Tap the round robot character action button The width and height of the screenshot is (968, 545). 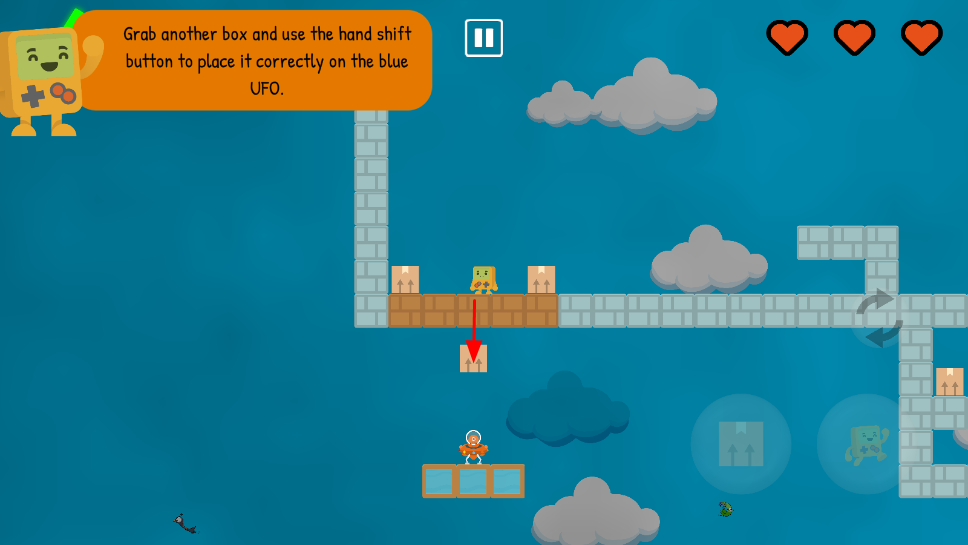866,443
